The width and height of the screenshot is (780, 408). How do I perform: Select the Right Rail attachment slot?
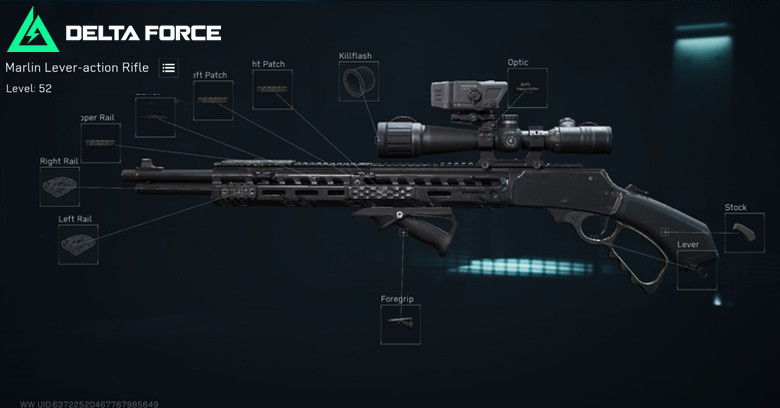coord(60,187)
